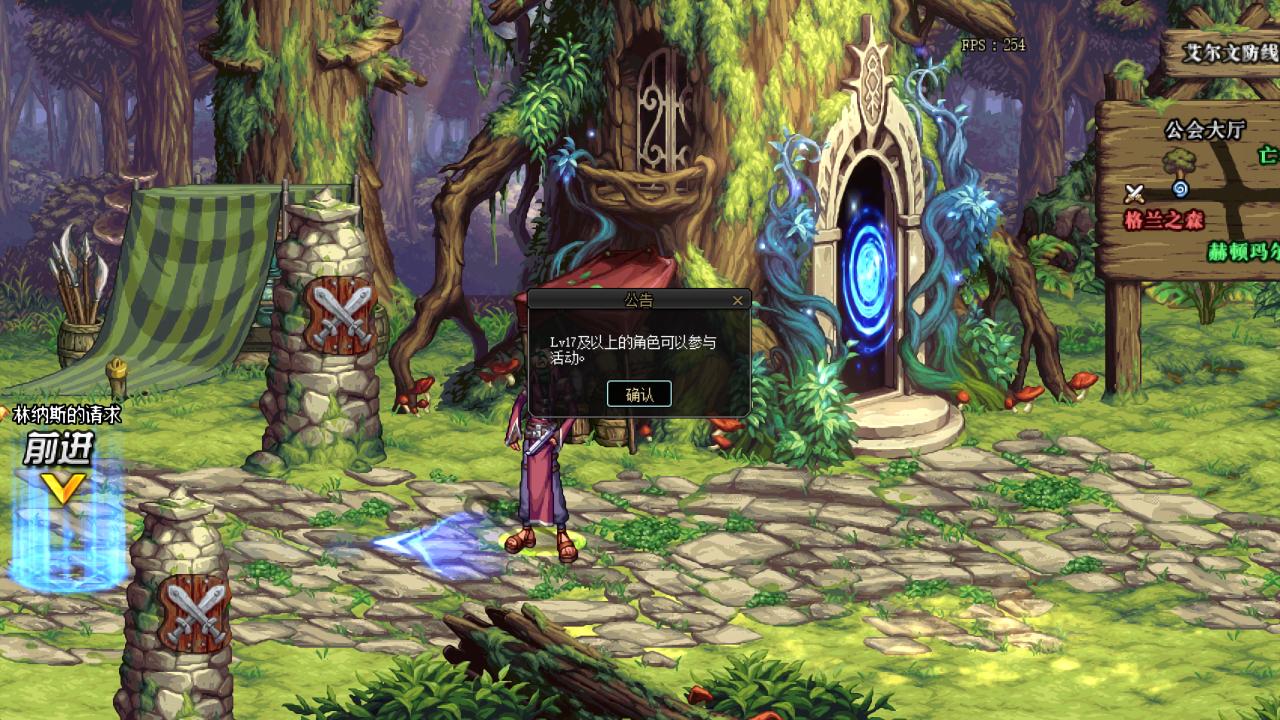Click the crossed swords marker on the map sign
This screenshot has height=720, width=1280.
click(x=1135, y=192)
